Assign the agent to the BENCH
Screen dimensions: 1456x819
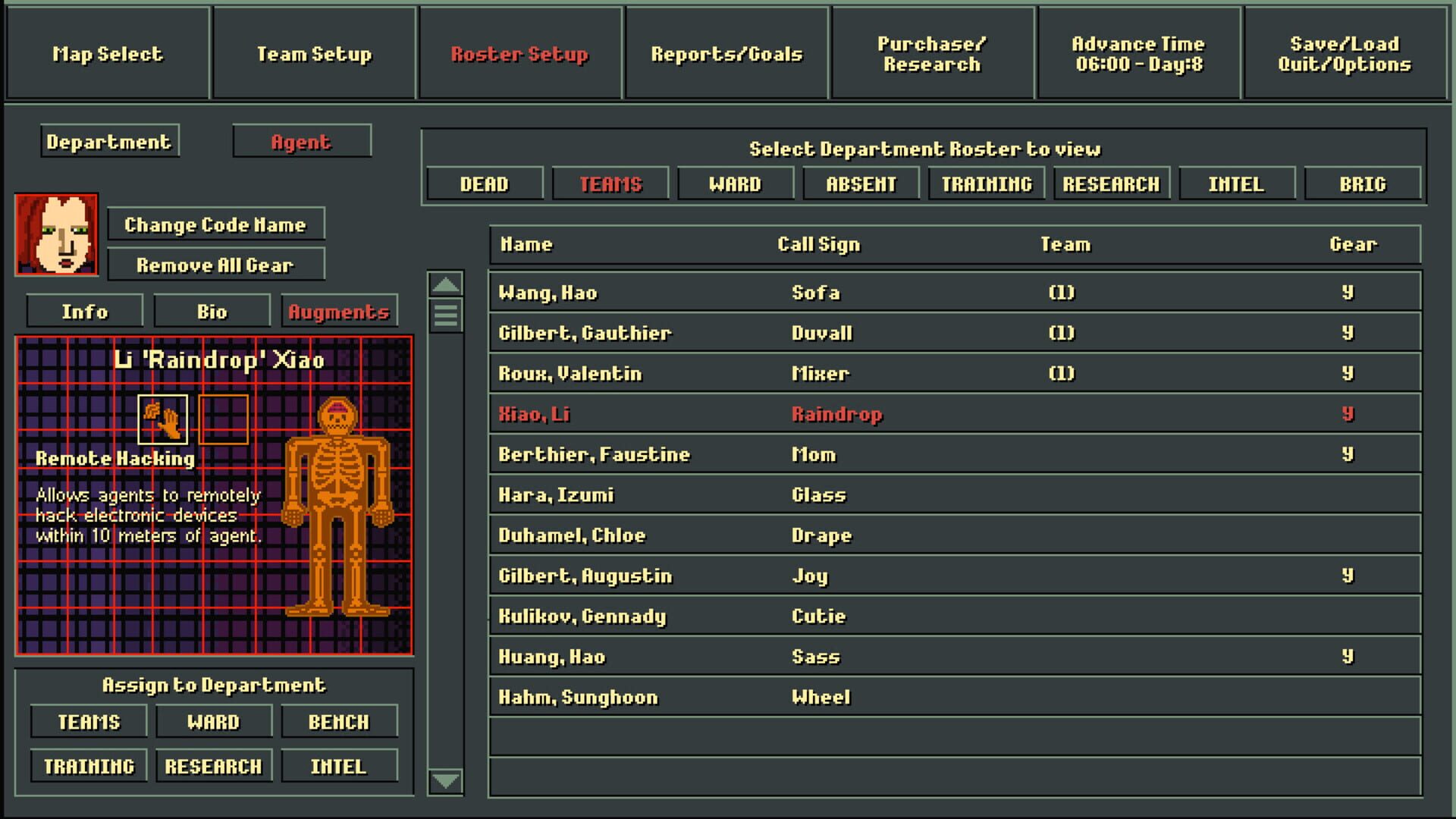pos(339,721)
